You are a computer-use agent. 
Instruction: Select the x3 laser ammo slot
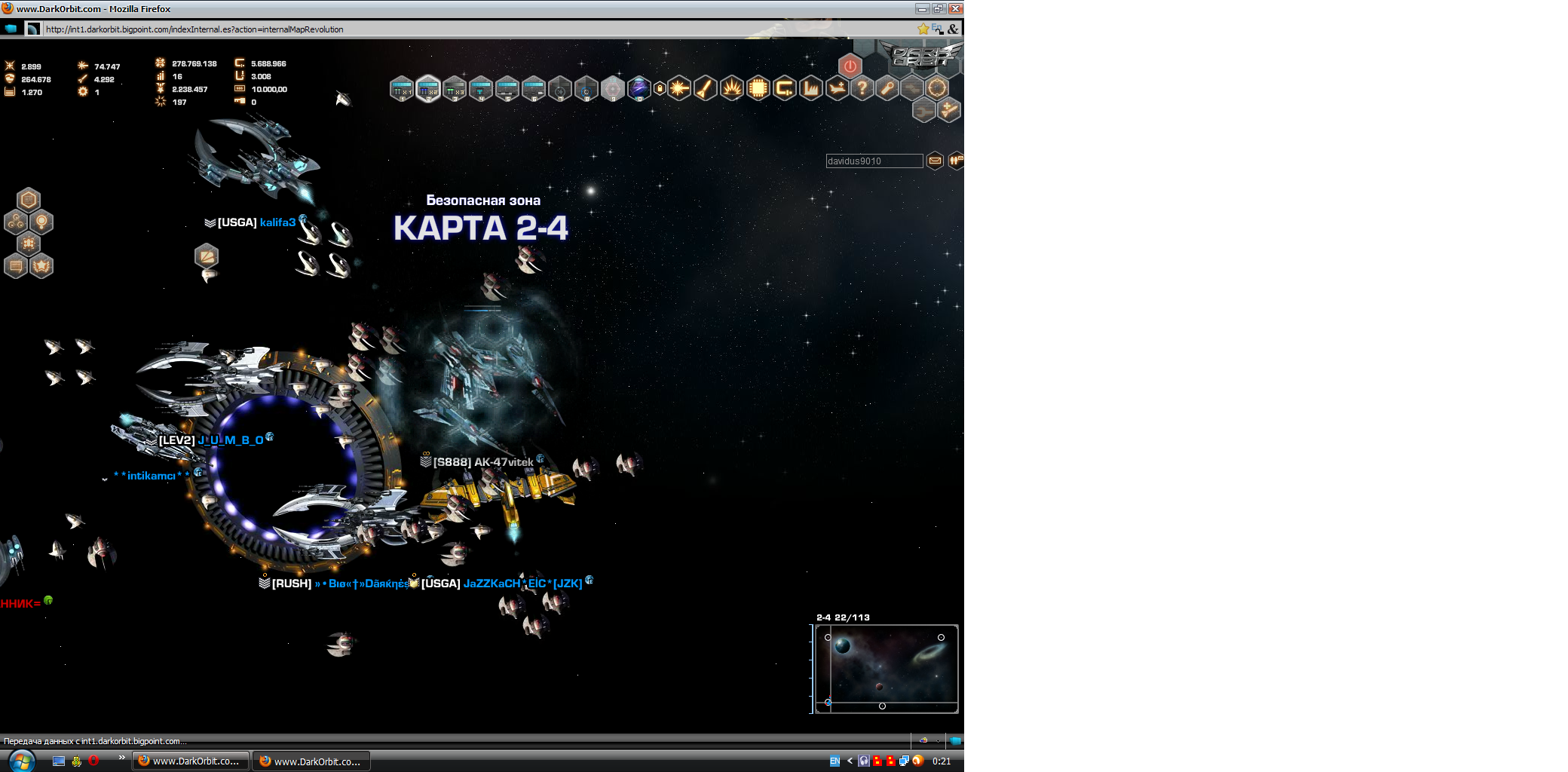click(455, 89)
